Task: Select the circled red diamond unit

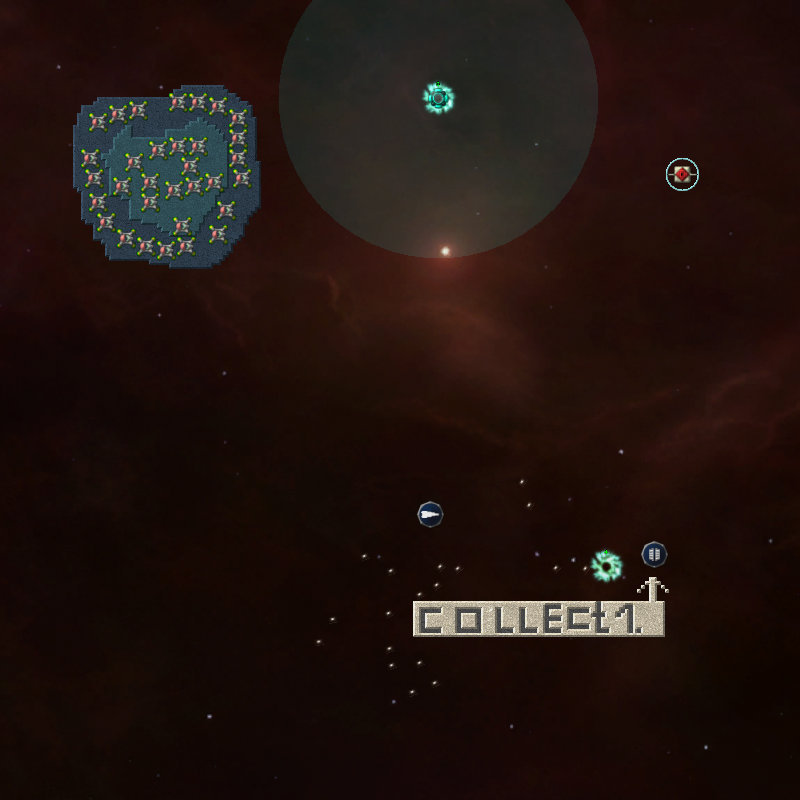Action: point(682,174)
